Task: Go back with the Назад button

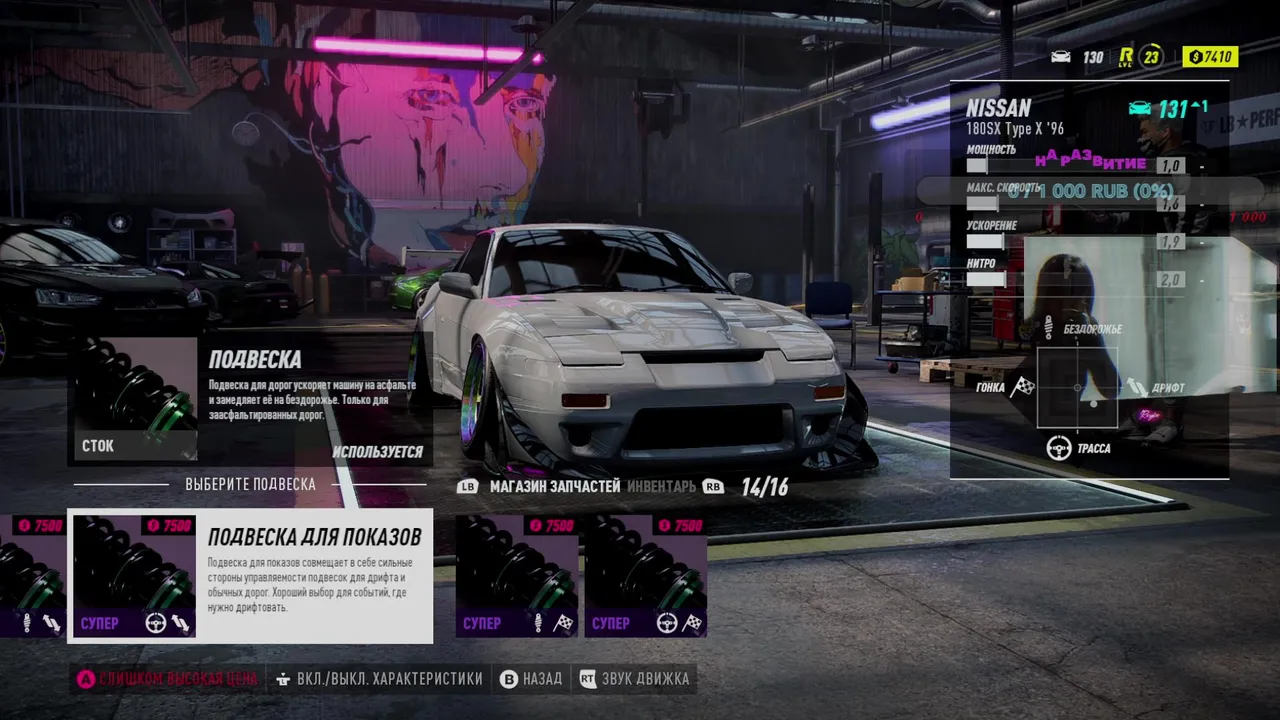Action: pos(531,679)
